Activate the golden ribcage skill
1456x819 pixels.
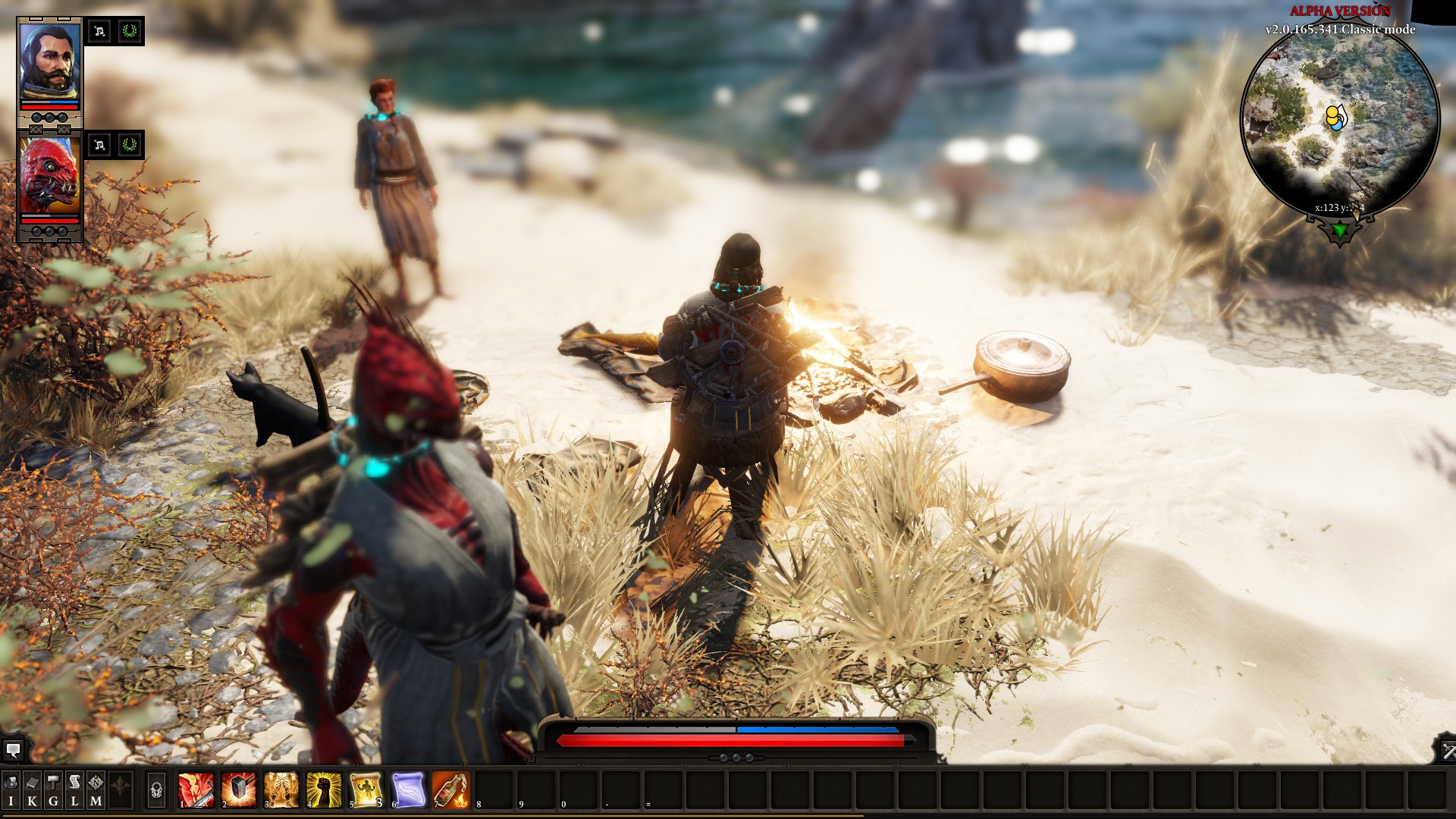pyautogui.click(x=281, y=789)
